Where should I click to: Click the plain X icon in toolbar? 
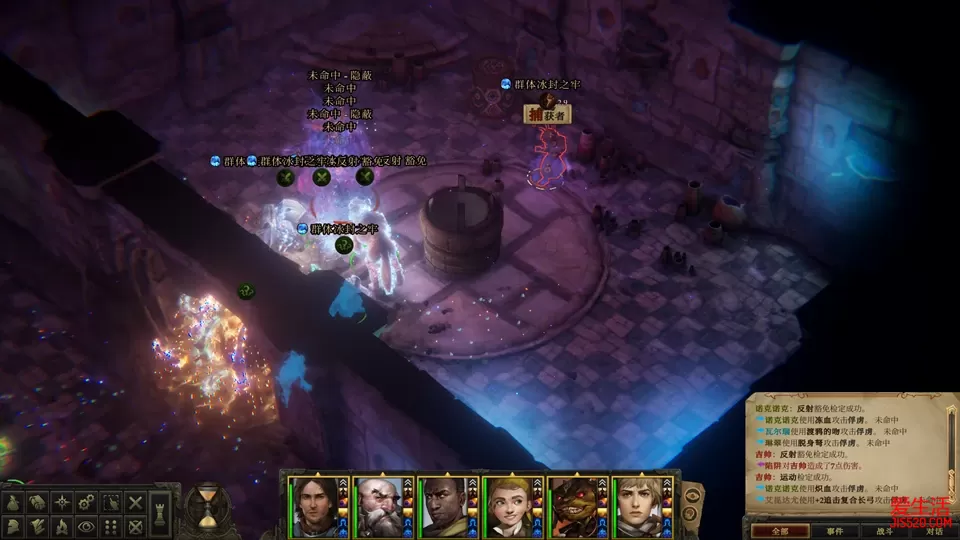(135, 501)
